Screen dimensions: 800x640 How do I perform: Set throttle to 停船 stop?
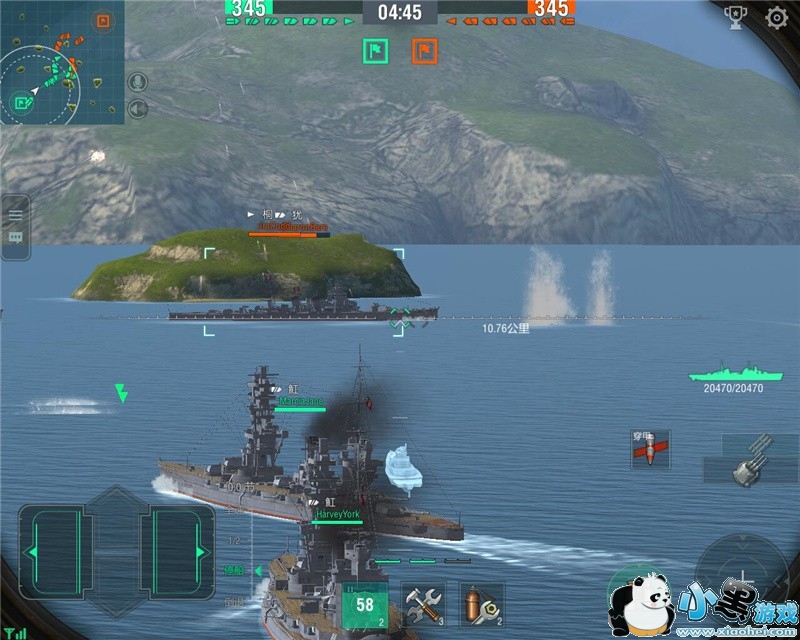(x=234, y=570)
